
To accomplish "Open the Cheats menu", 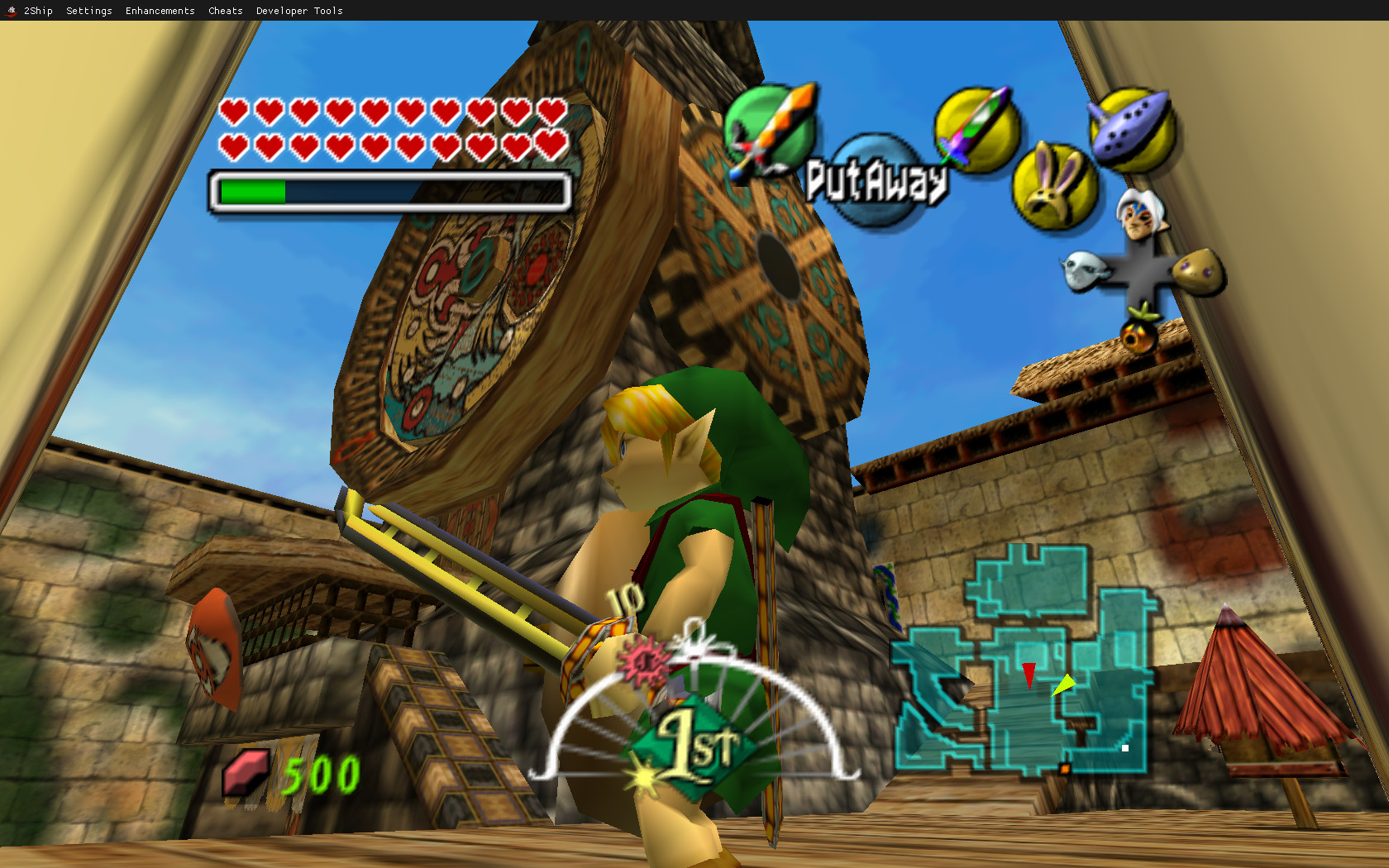I will [225, 11].
